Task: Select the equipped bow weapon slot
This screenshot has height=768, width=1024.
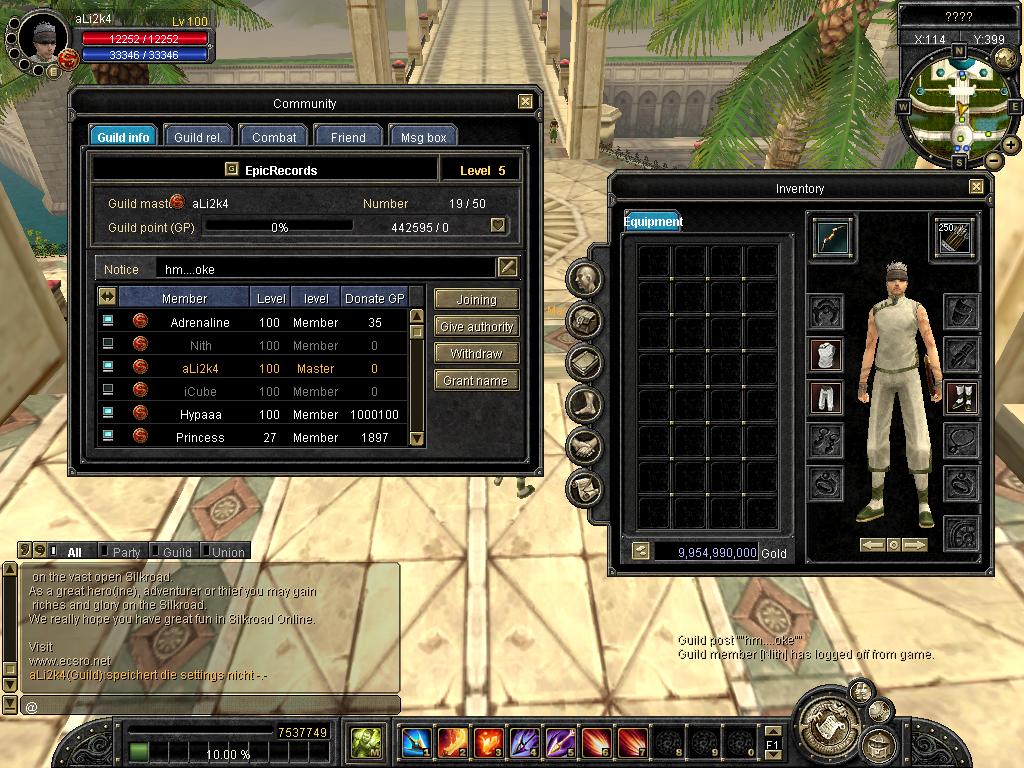Action: 832,238
